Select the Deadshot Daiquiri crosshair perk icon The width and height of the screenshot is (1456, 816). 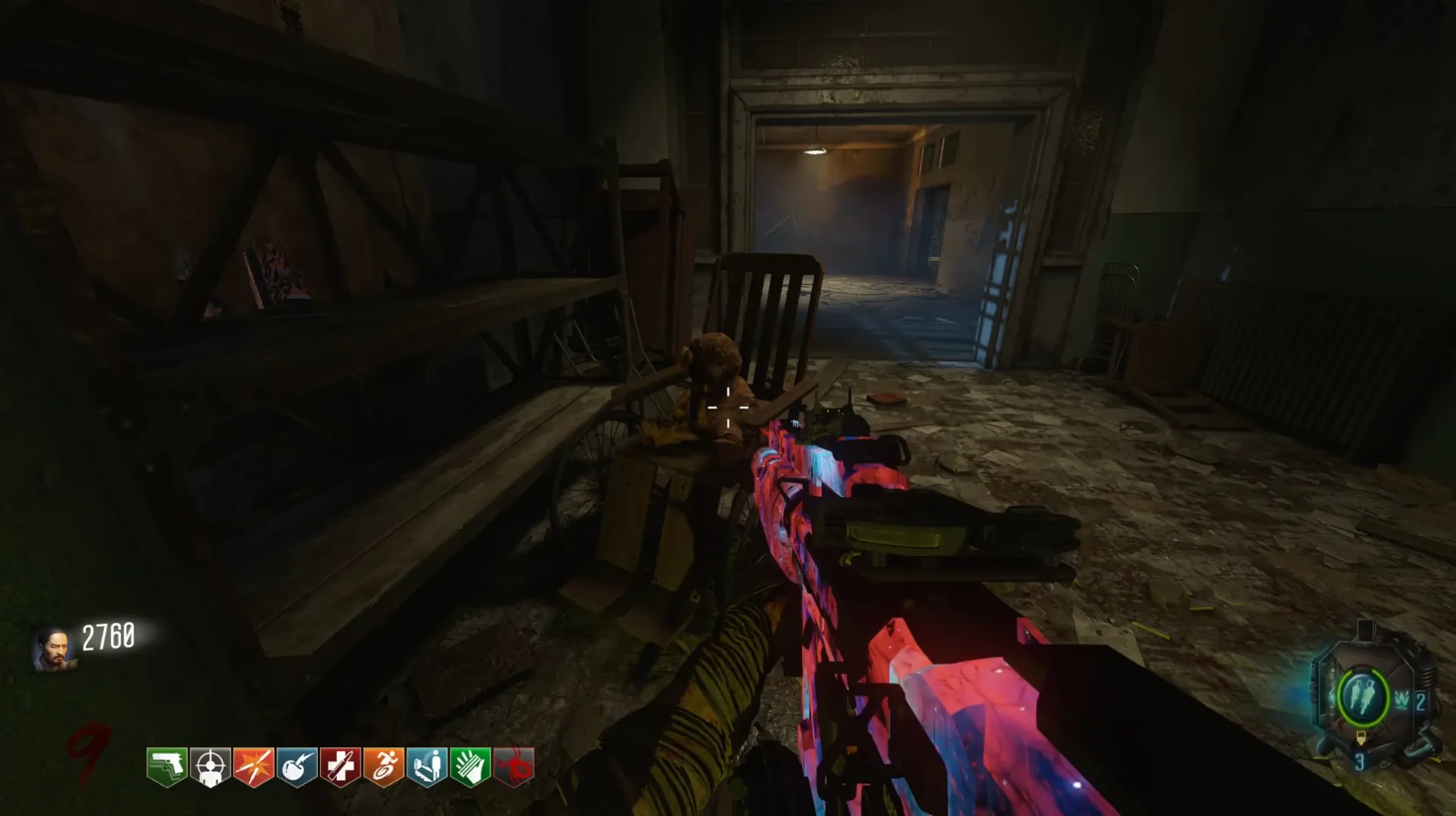click(210, 766)
